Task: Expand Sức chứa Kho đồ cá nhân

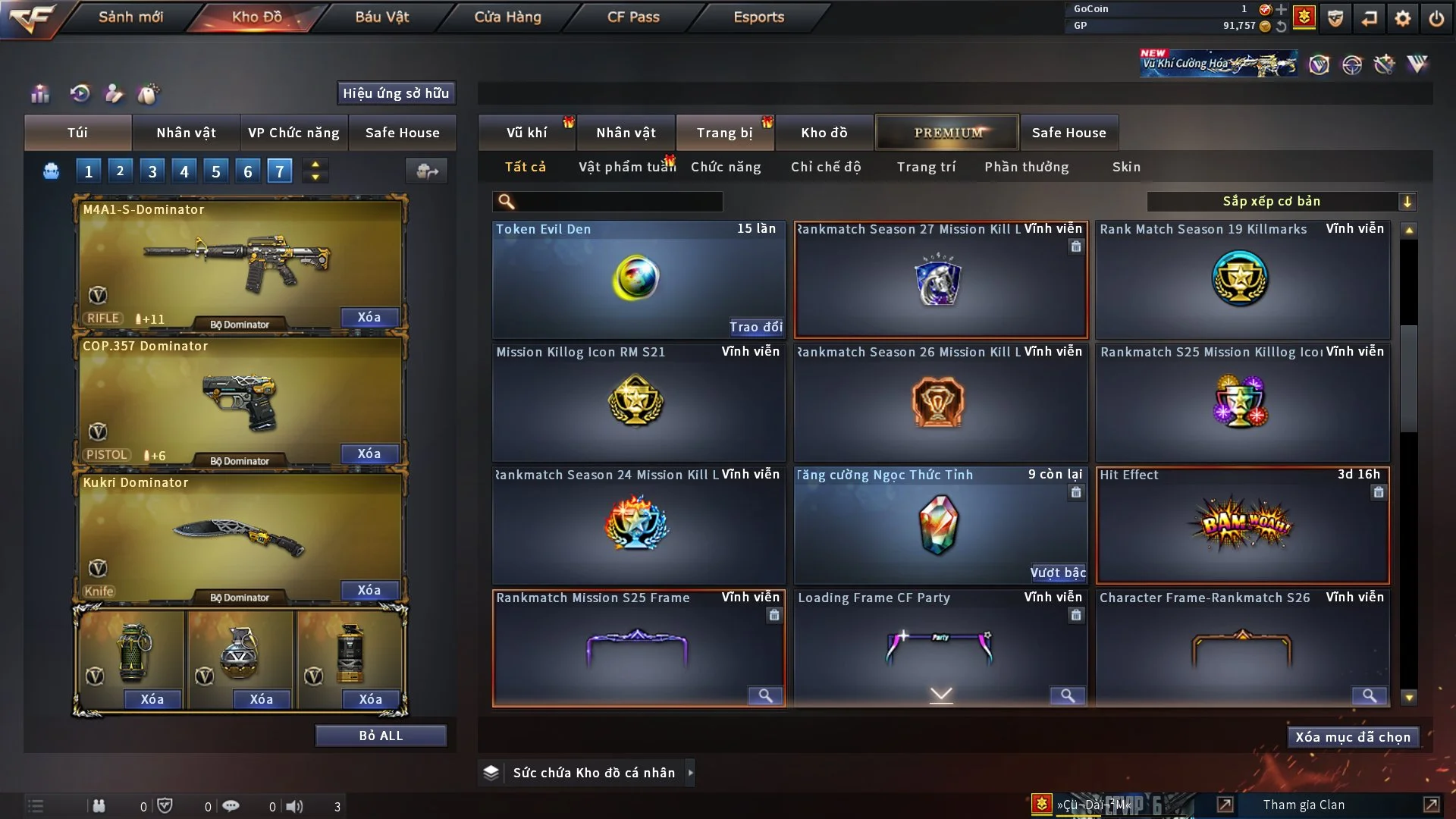Action: click(x=690, y=773)
